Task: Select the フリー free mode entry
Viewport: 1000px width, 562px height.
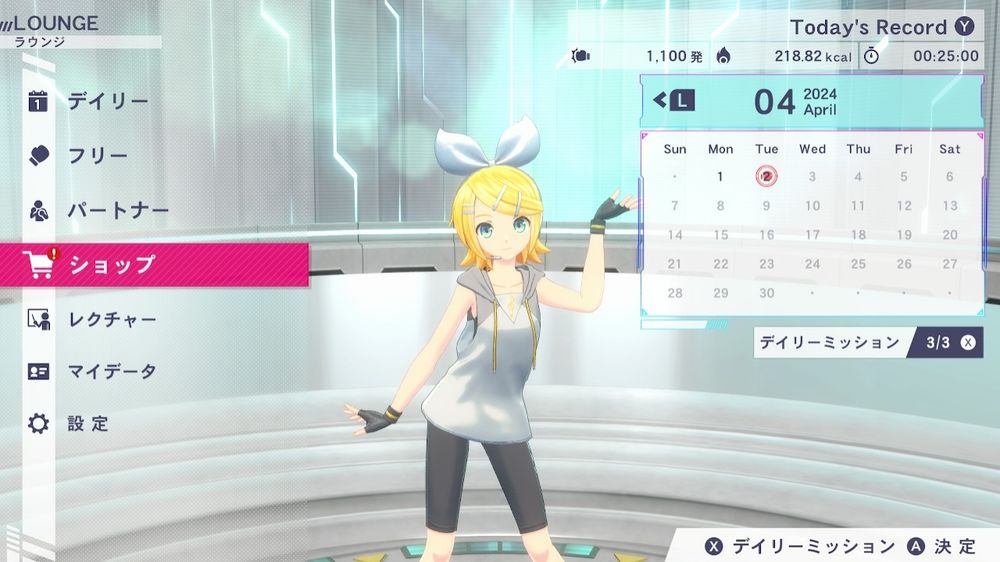Action: 98,156
